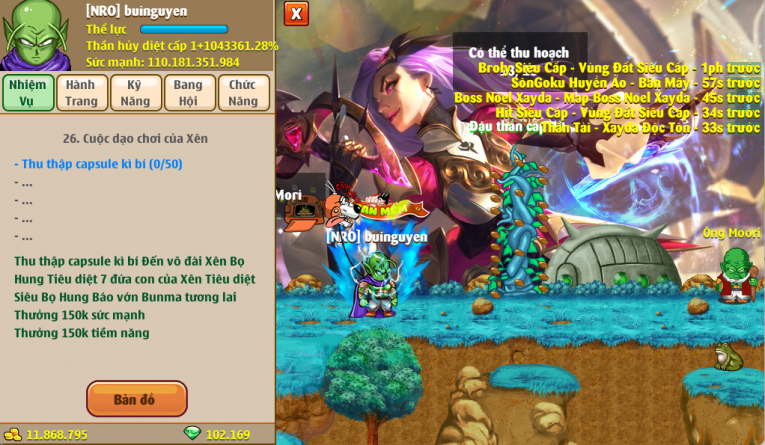
Task: Click the Bản đồ map button
Action: click(x=136, y=399)
